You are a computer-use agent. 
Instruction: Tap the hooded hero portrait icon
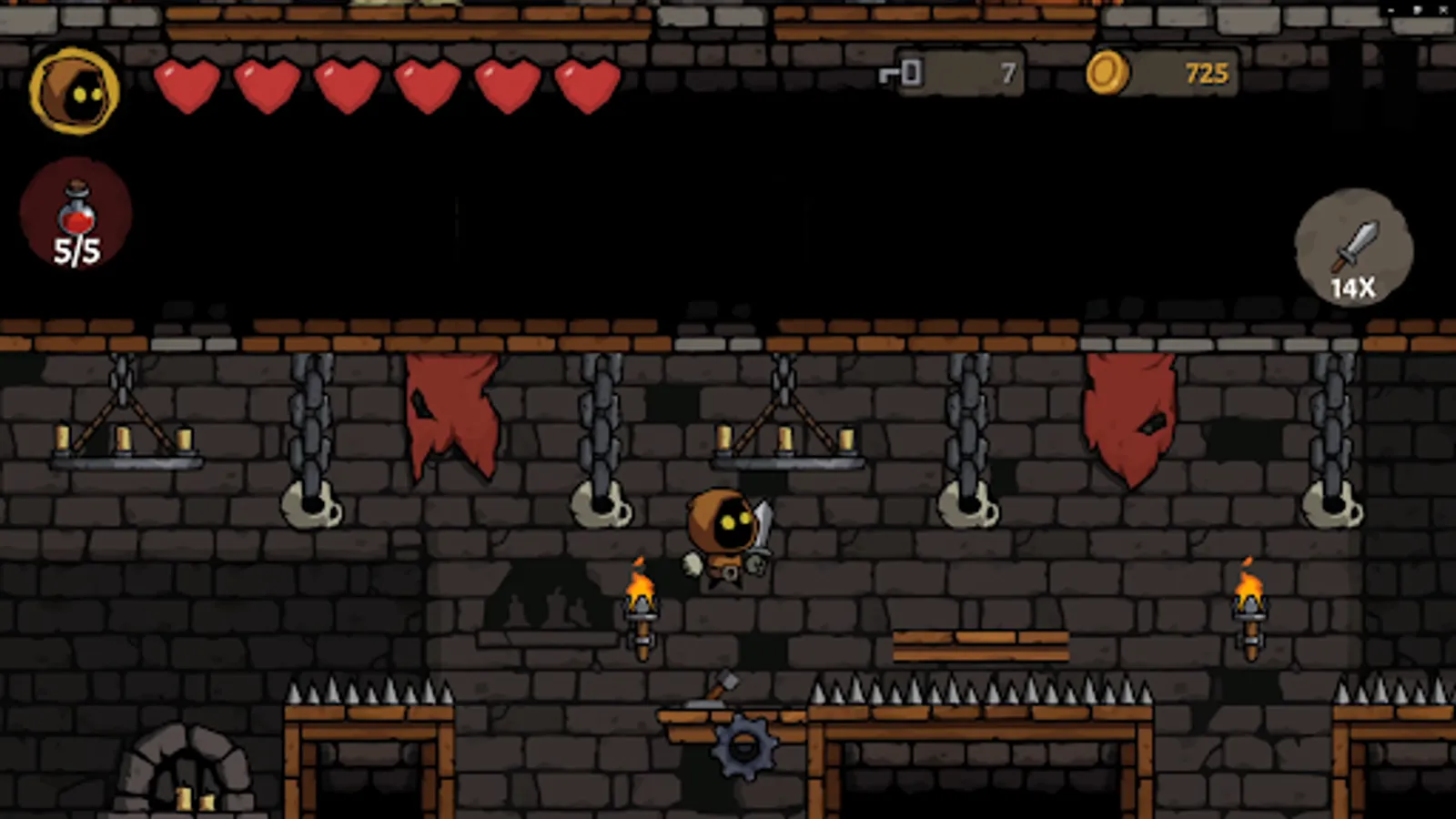coord(75,90)
